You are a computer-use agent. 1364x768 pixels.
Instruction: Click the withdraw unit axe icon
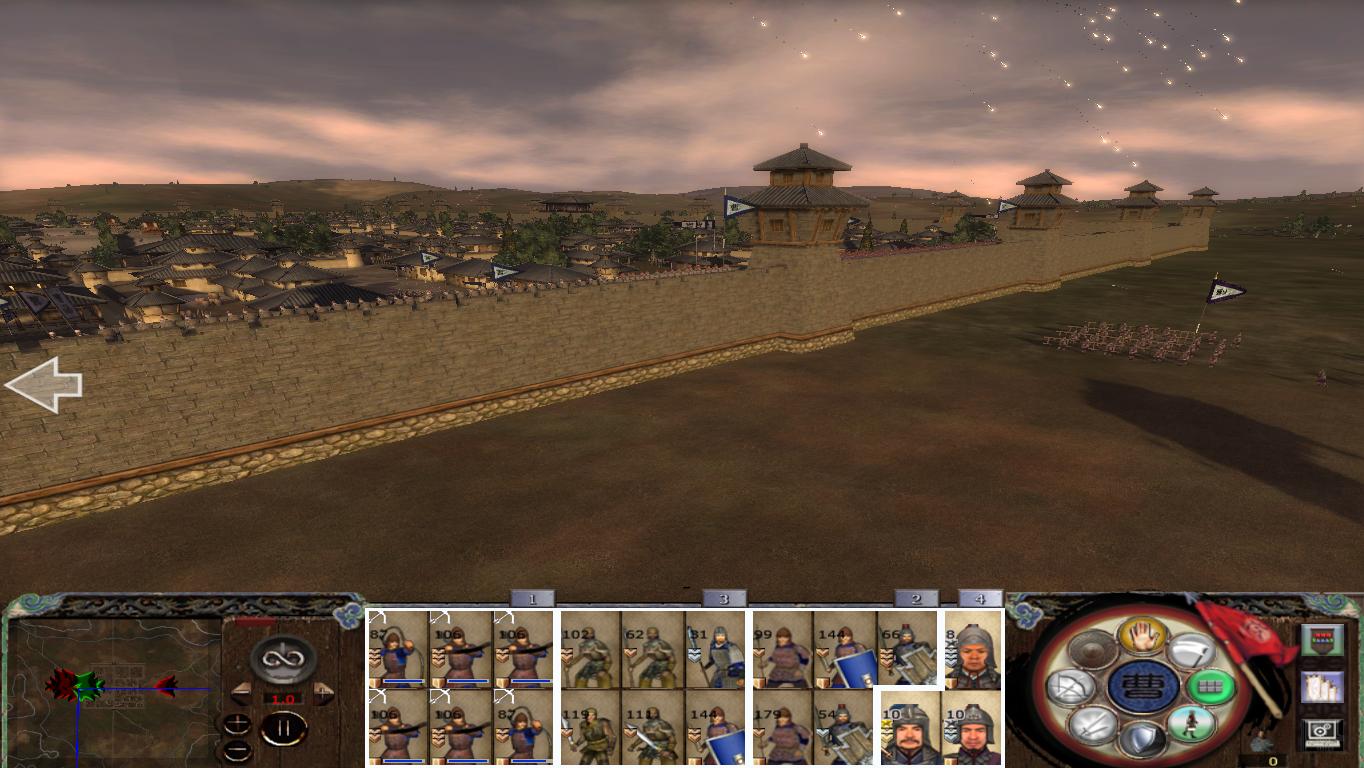pos(1193,648)
